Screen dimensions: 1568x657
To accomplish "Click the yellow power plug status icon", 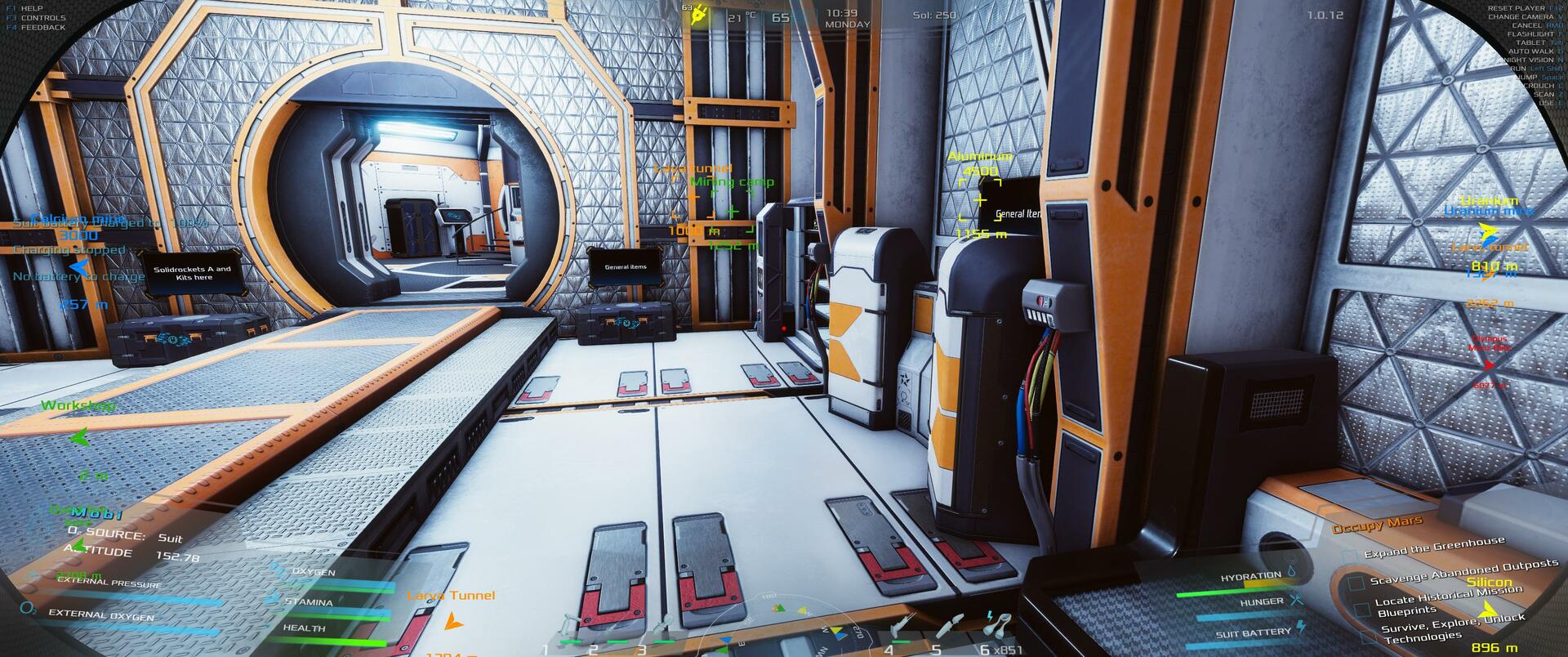I will (x=698, y=16).
